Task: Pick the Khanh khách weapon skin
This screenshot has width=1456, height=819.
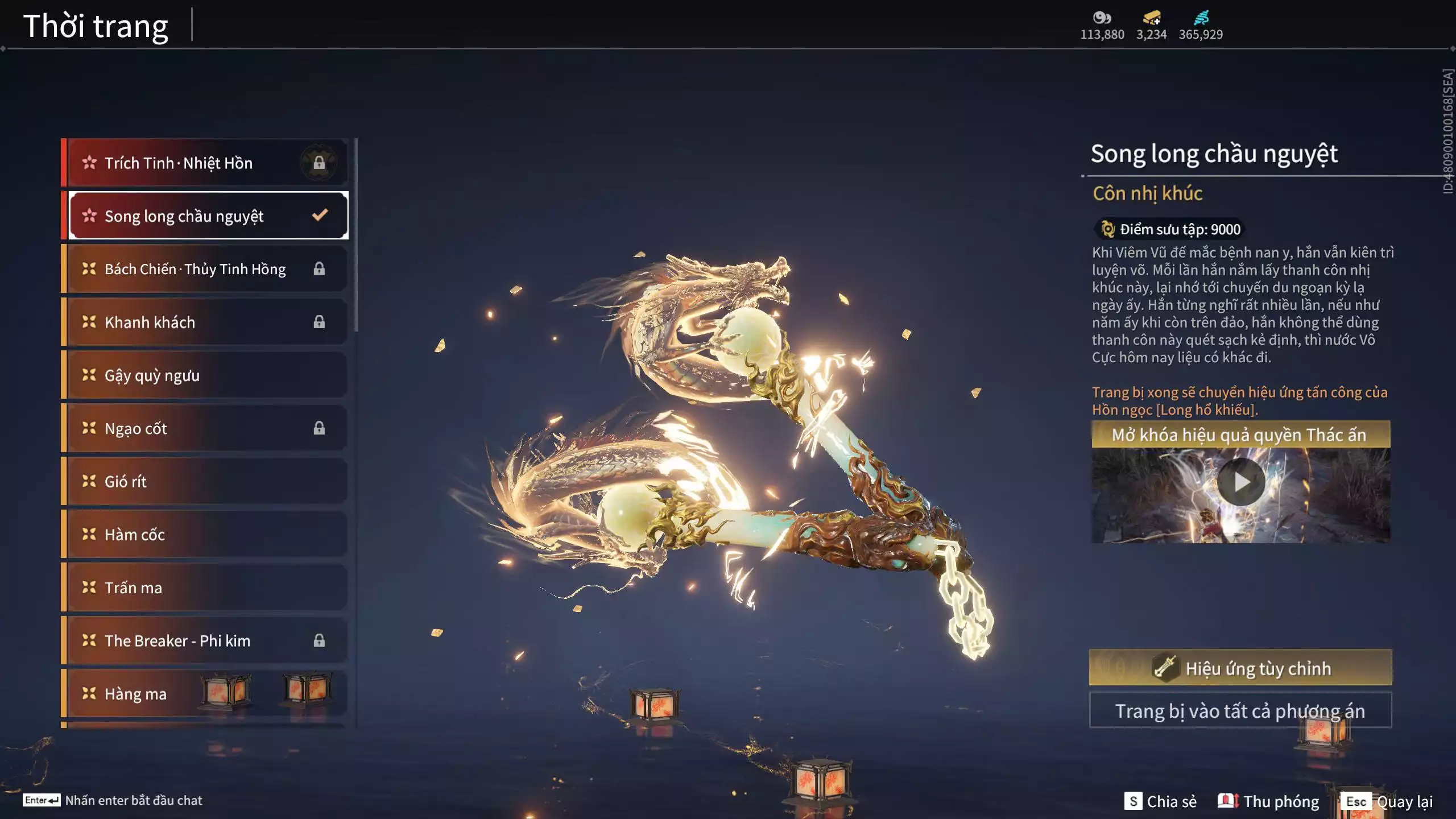Action: coord(205,322)
